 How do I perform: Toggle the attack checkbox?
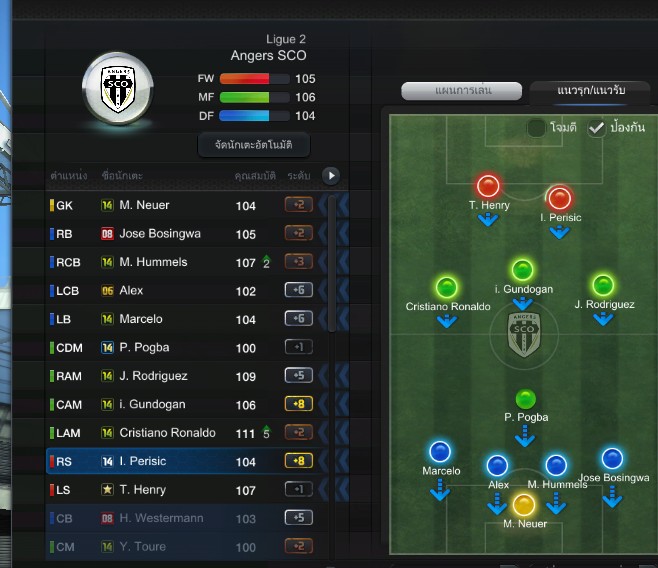(537, 128)
